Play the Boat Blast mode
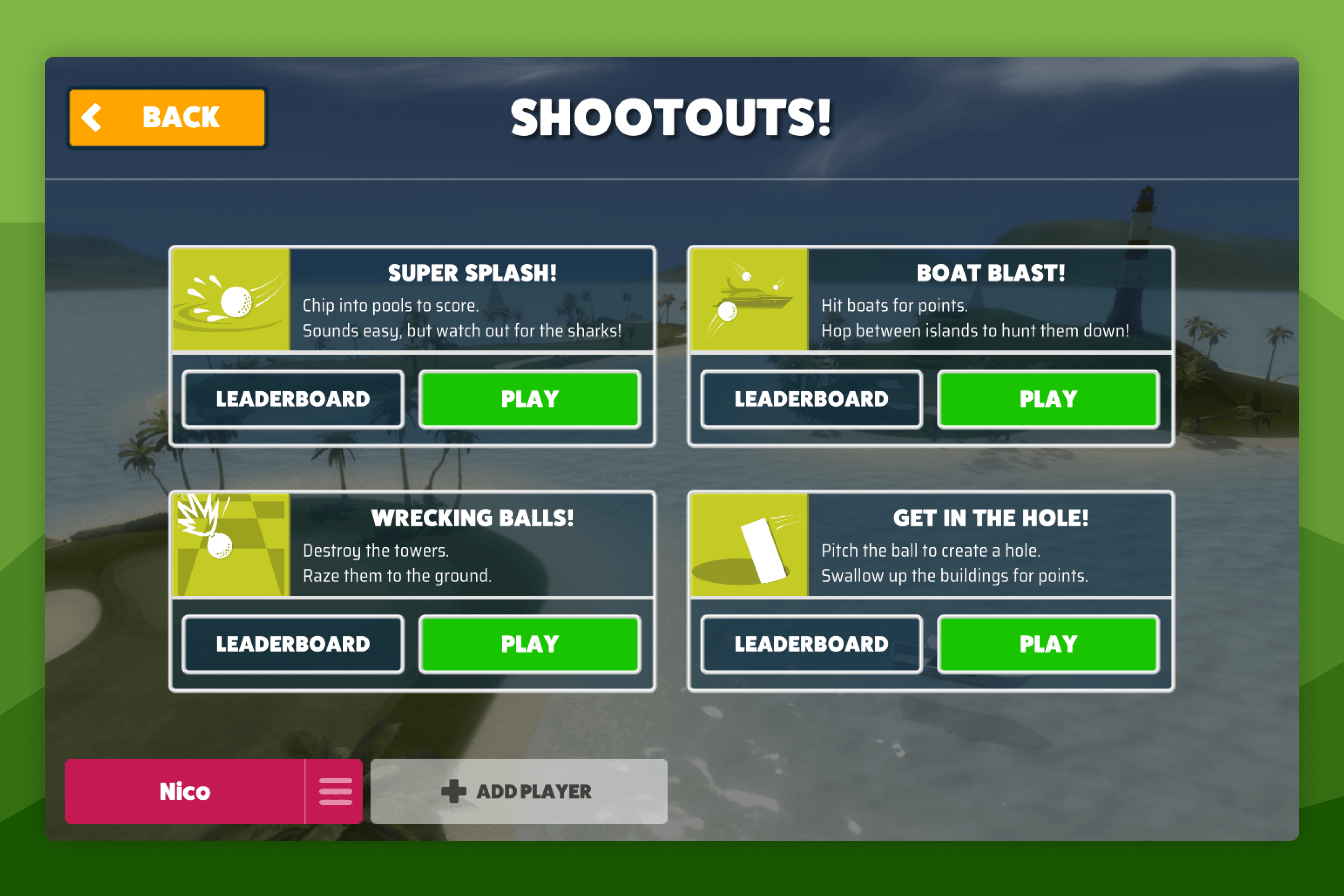The image size is (1344, 896). pos(1048,399)
